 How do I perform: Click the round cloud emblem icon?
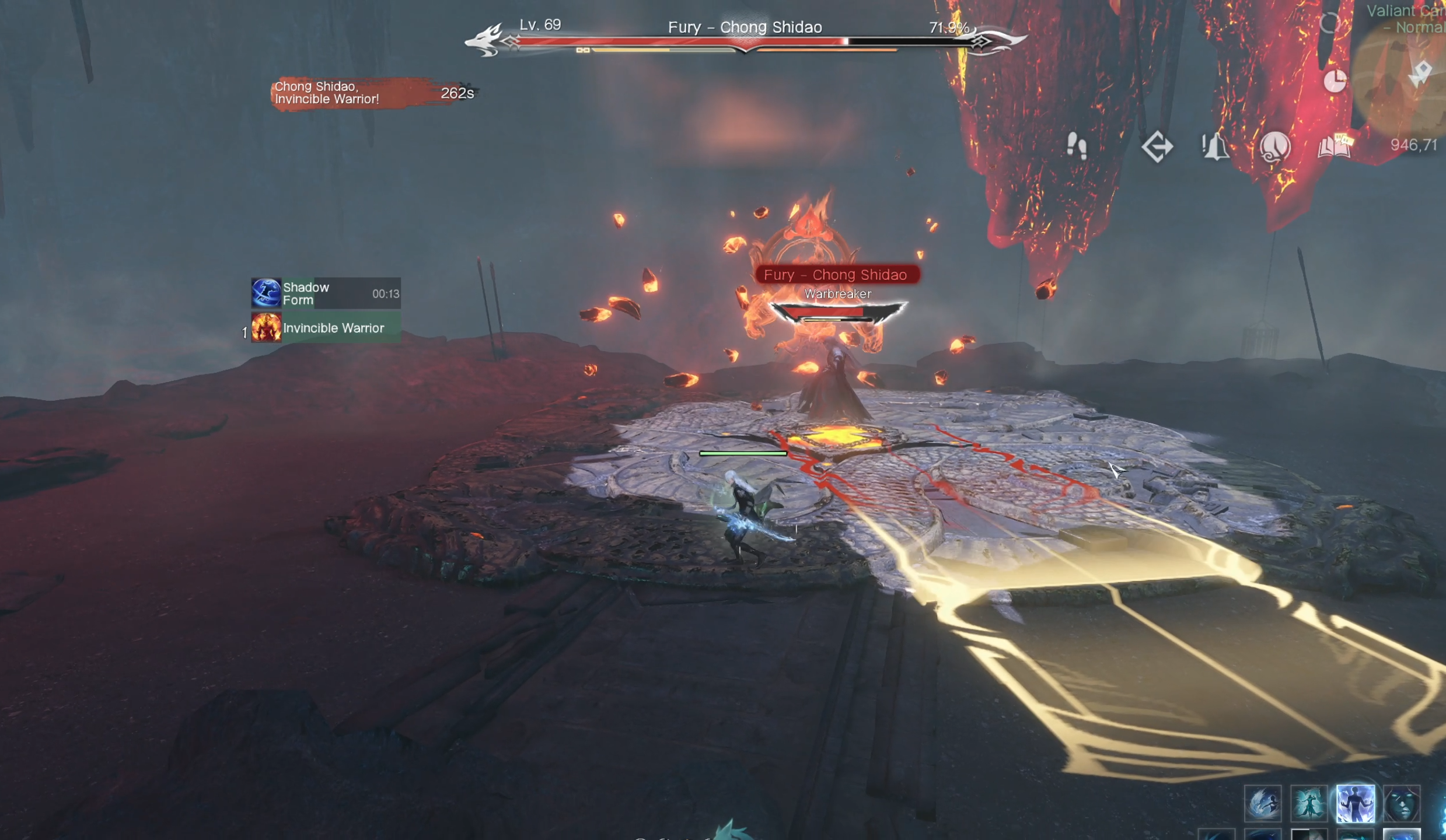coord(1274,146)
